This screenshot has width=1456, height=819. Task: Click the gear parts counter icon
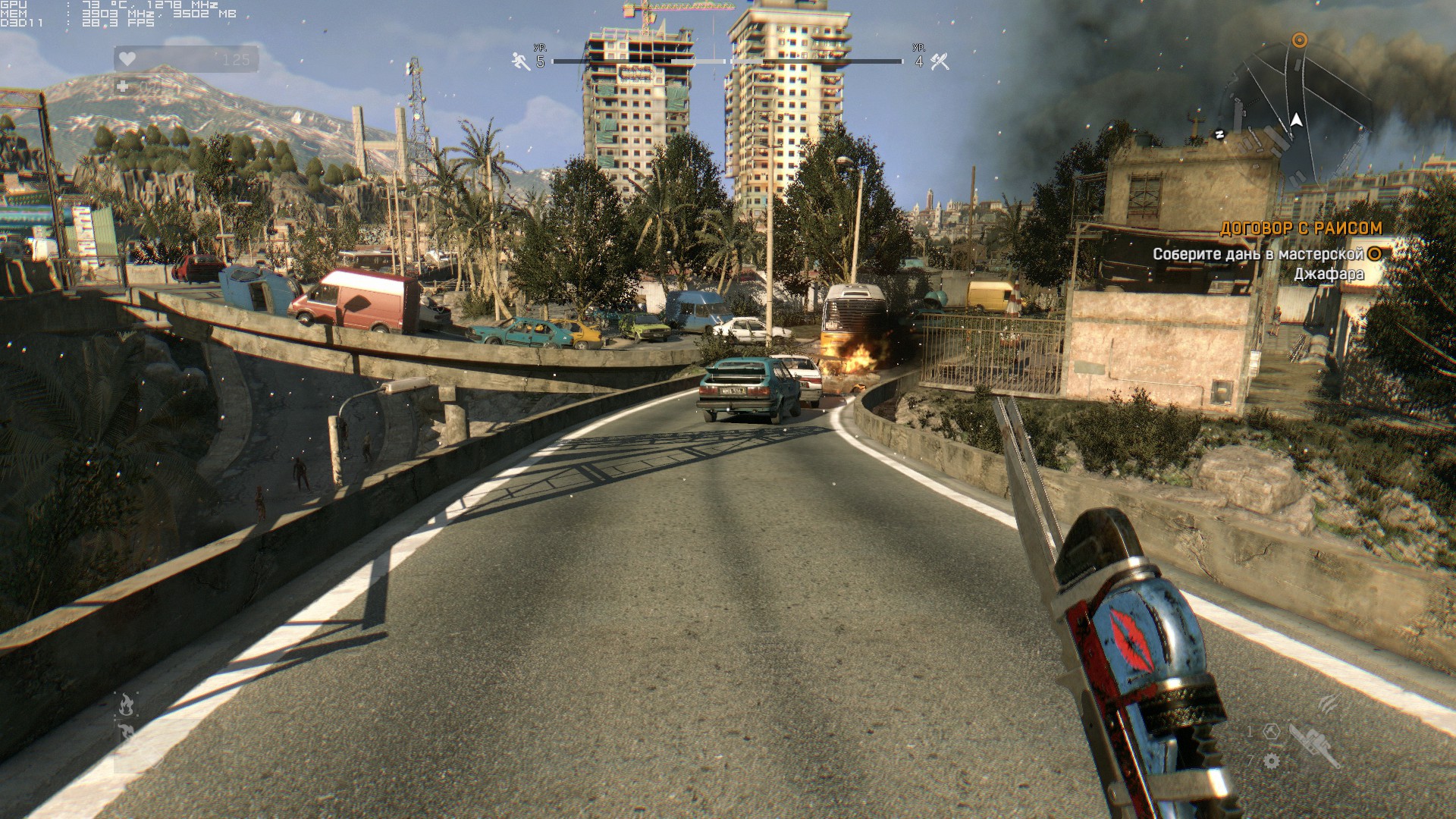[x=1272, y=761]
